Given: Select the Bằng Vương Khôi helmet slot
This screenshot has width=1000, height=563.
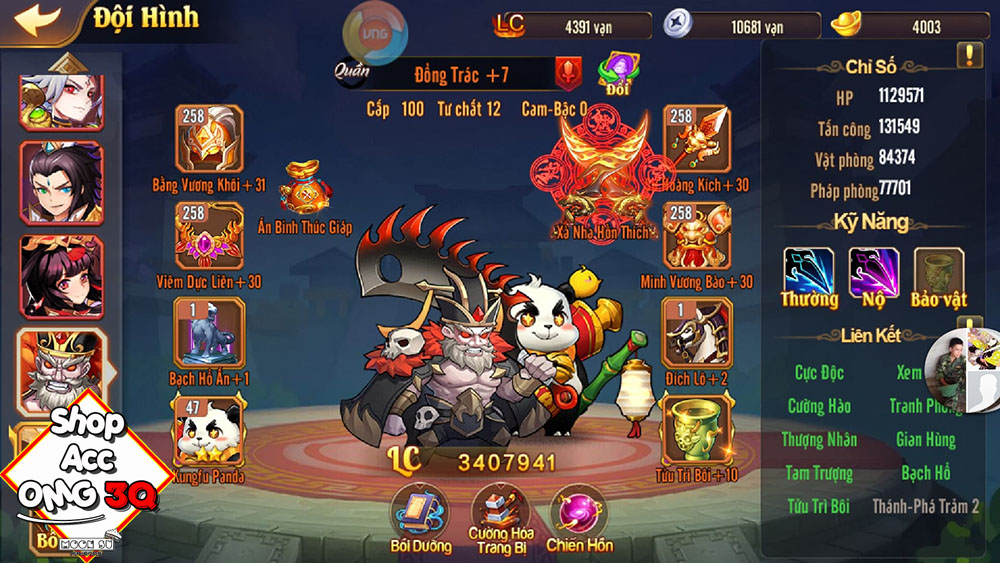Looking at the screenshot, I should (209, 139).
